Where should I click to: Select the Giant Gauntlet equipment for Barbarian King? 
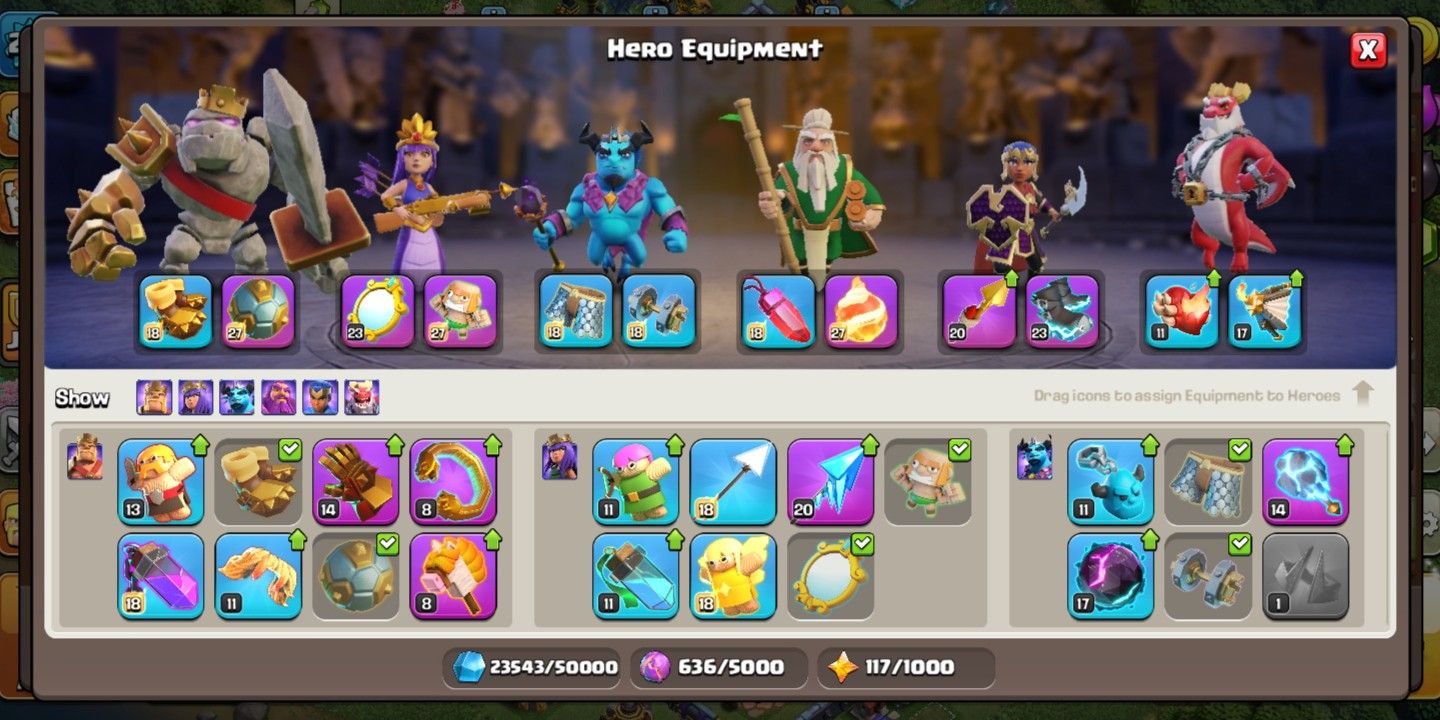(356, 485)
